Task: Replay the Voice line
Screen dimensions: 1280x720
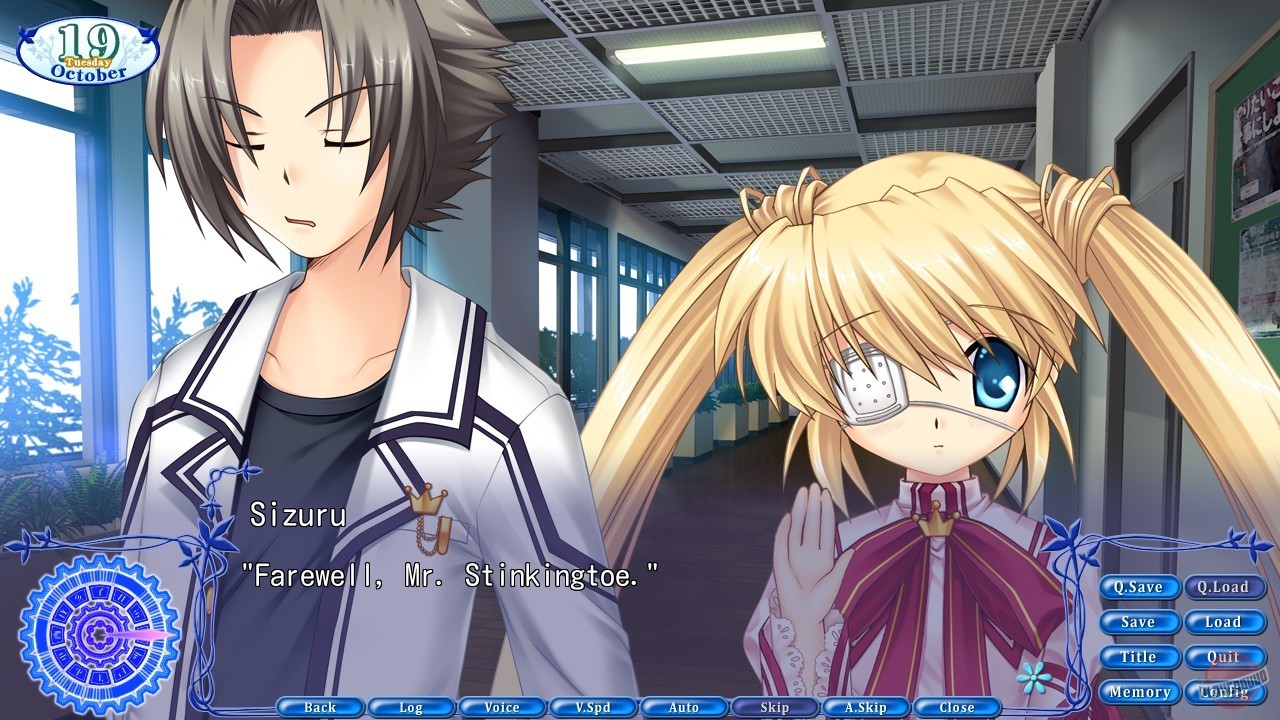Action: [503, 707]
